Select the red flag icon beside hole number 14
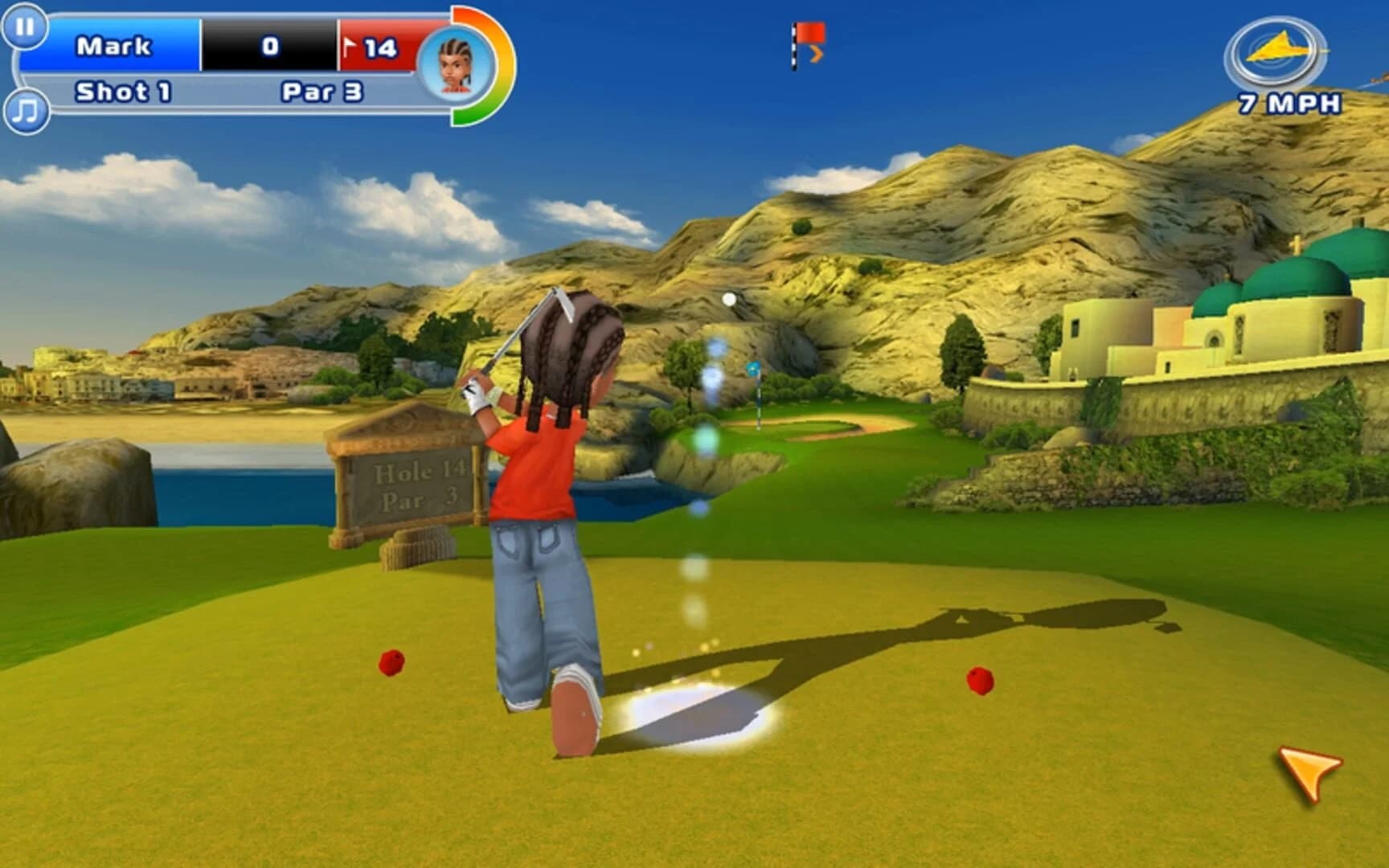The width and height of the screenshot is (1389, 868). click(x=350, y=47)
